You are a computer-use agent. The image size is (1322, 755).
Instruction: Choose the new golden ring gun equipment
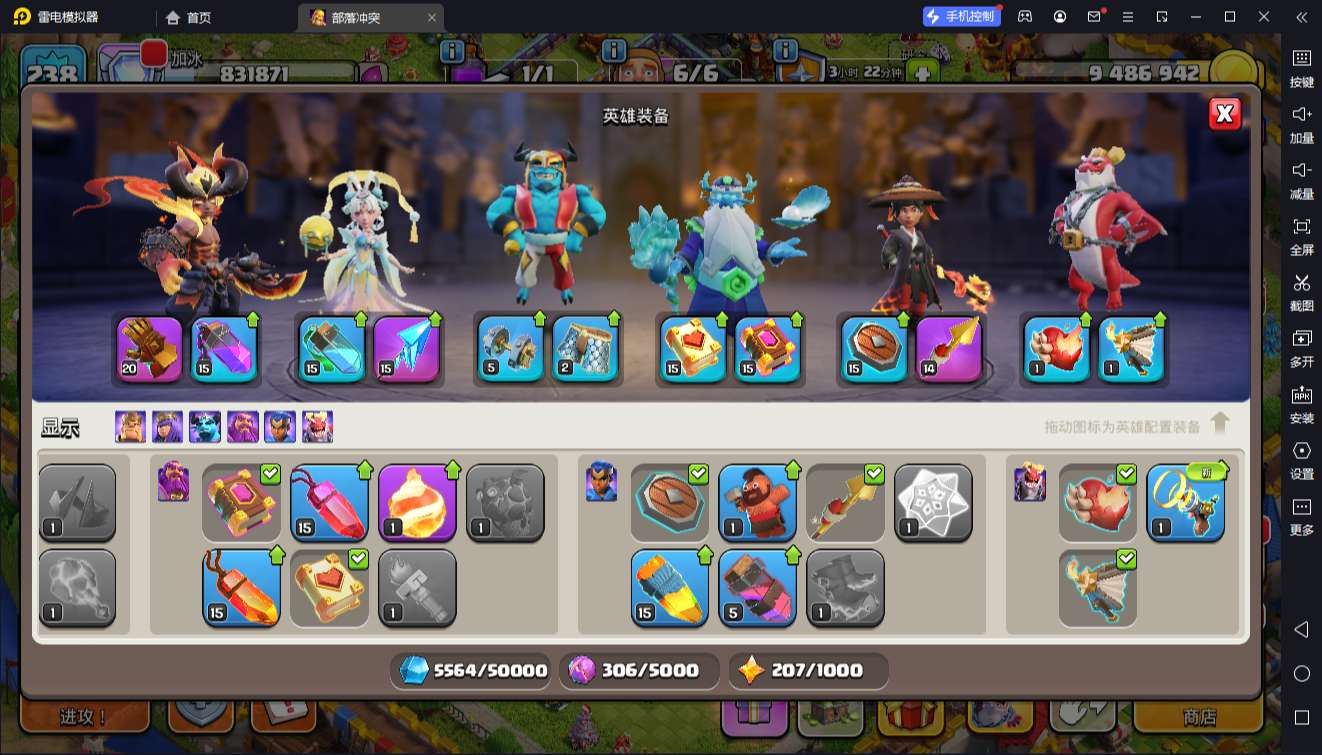click(x=1185, y=502)
